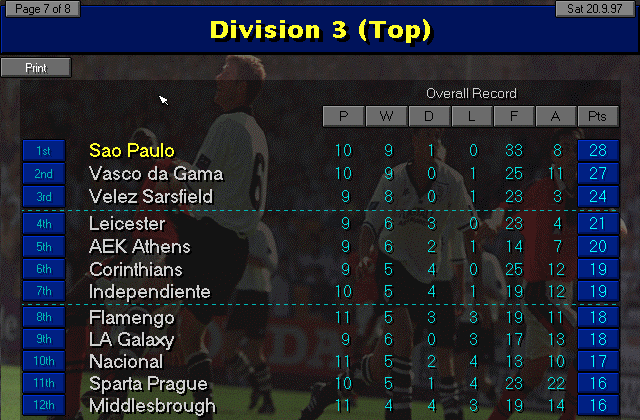Select Leicester from the league table

point(127,223)
